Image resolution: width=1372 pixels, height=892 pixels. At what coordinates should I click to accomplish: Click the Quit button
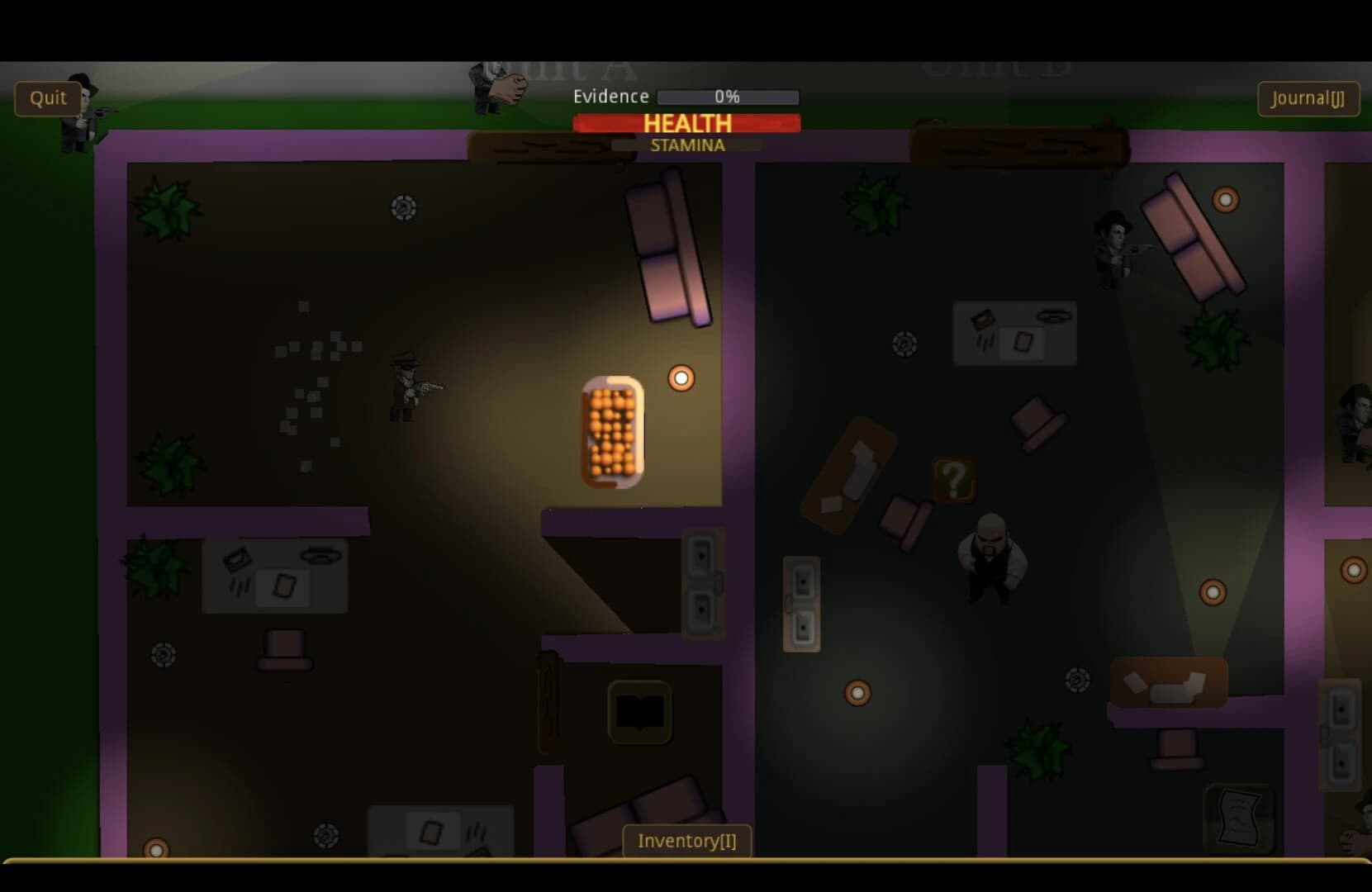(47, 98)
